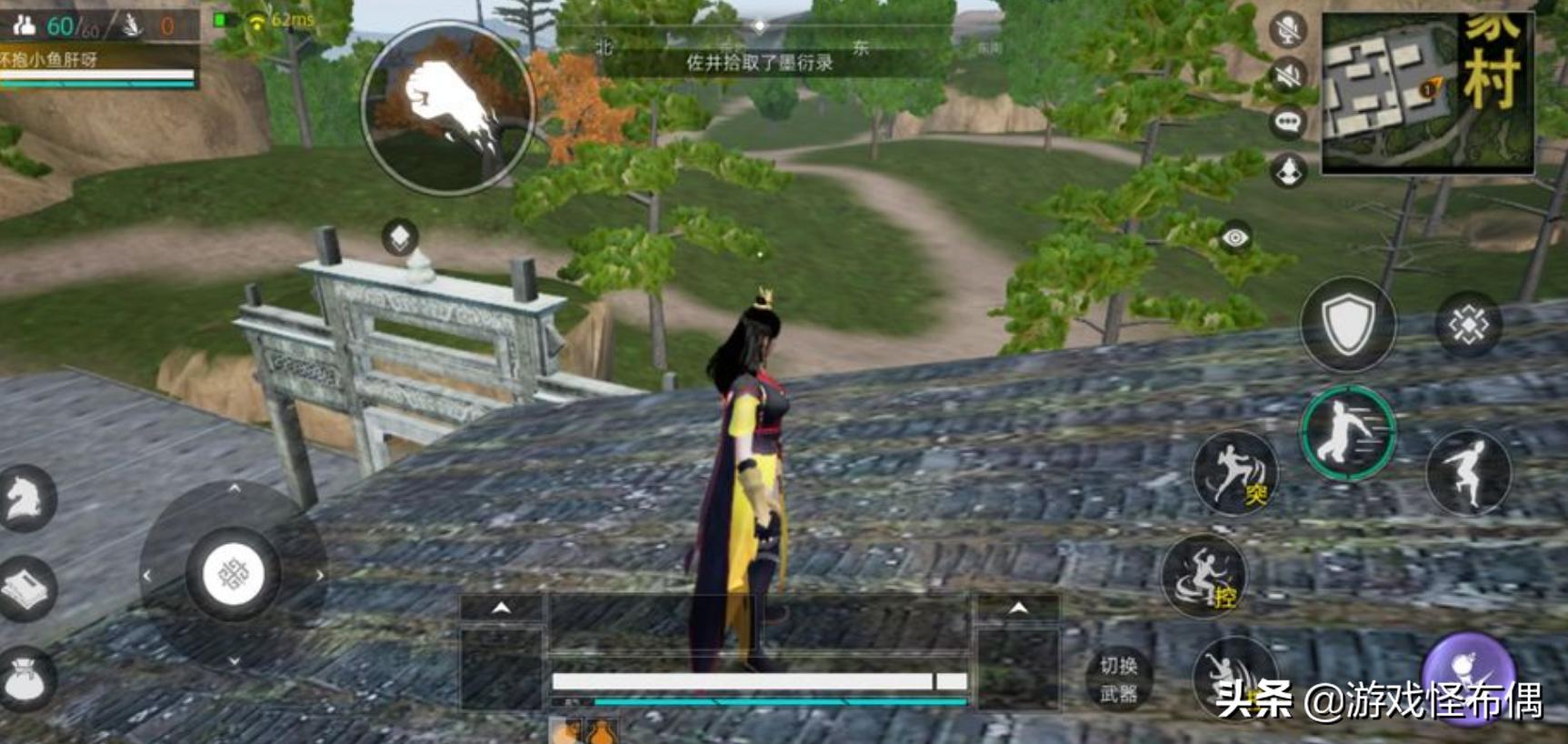Screen dimensions: 1568x744
Task: Expand the left weapon slot arrow
Action: [501, 608]
